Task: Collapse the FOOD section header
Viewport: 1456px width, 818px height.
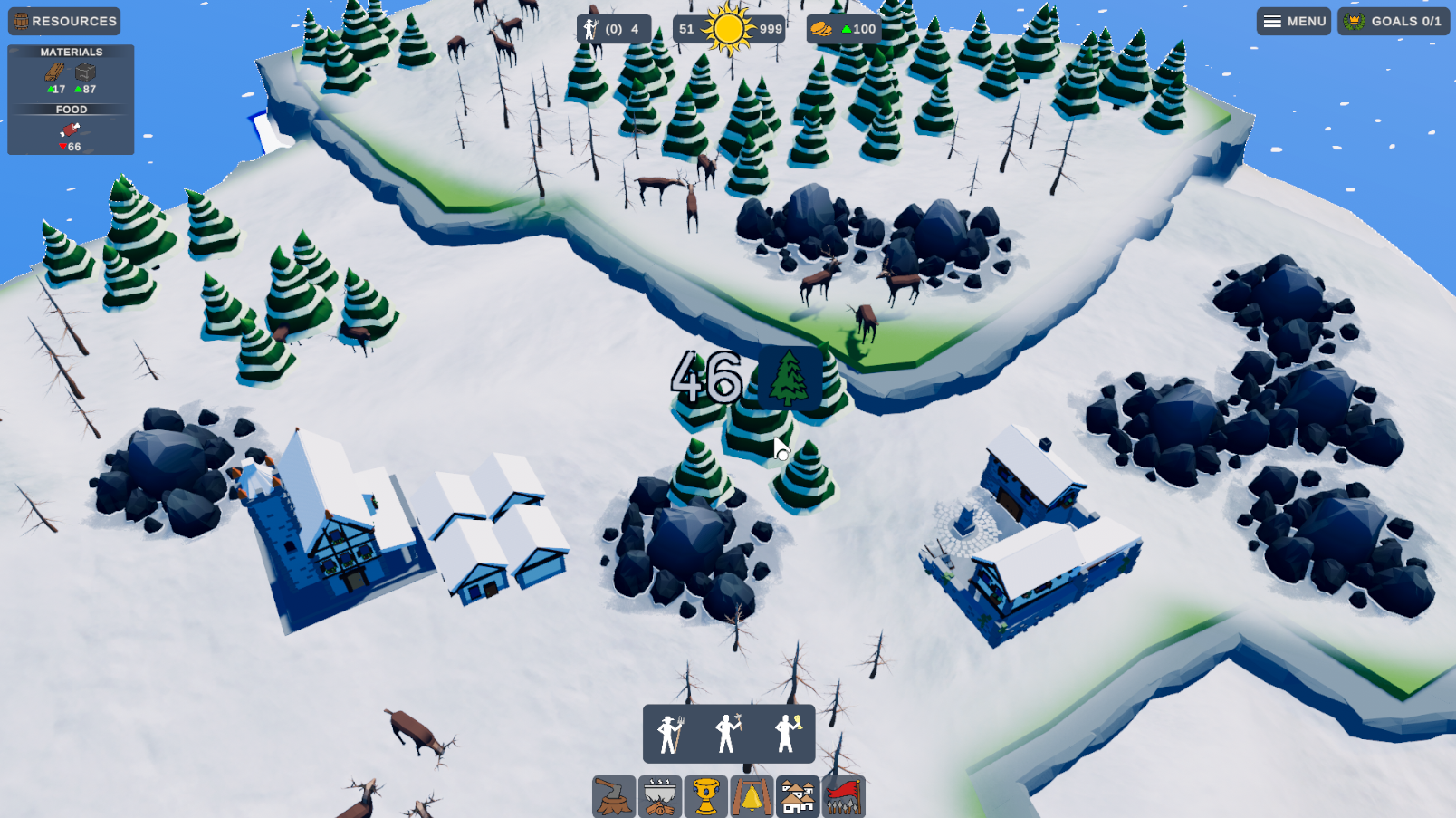Action: 72,109
